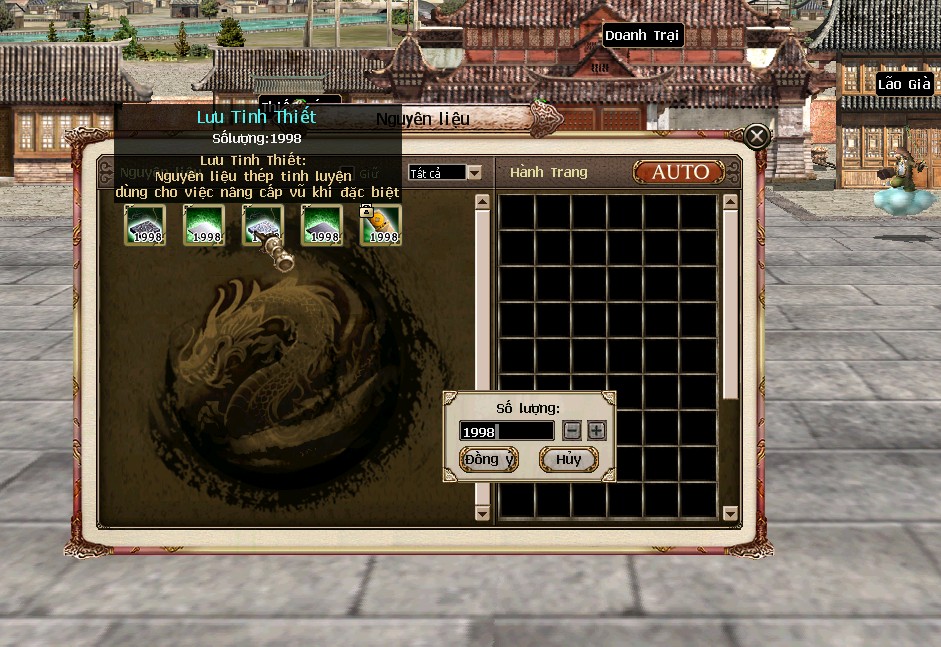Viewport: 941px width, 647px height.
Task: Click the Hành Trang grid scroll-up arrow
Action: coord(730,201)
